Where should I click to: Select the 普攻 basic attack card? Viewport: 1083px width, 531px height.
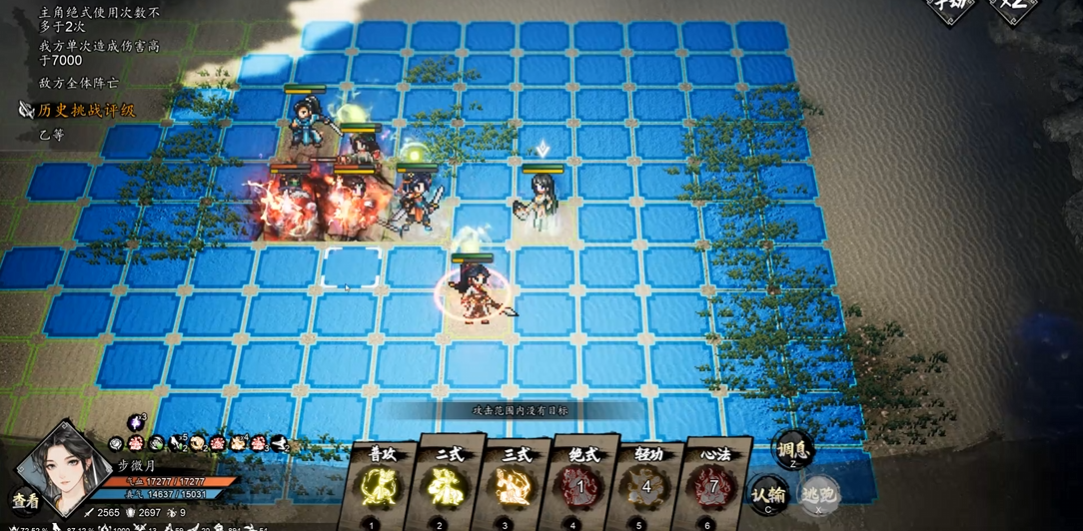(375, 486)
